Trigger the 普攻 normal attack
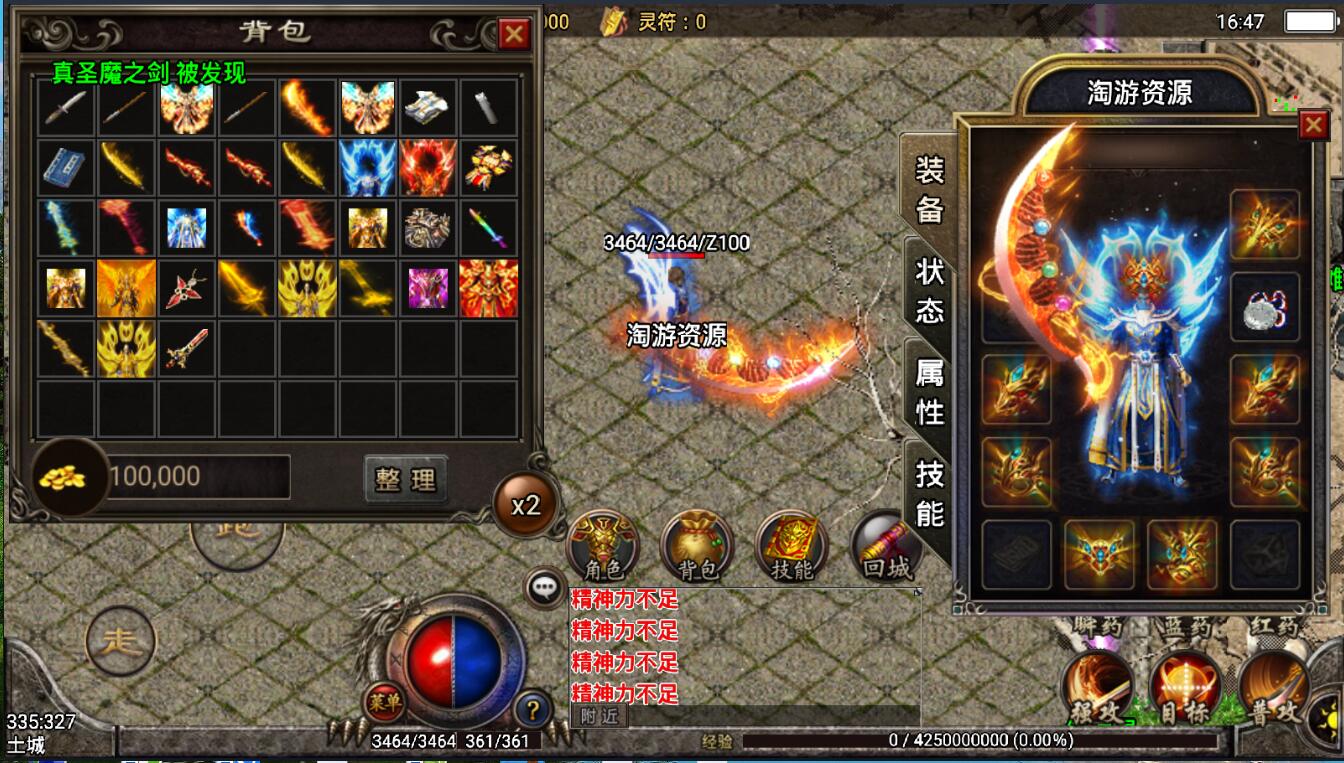Screen dimensions: 1344x763 click(x=1273, y=686)
